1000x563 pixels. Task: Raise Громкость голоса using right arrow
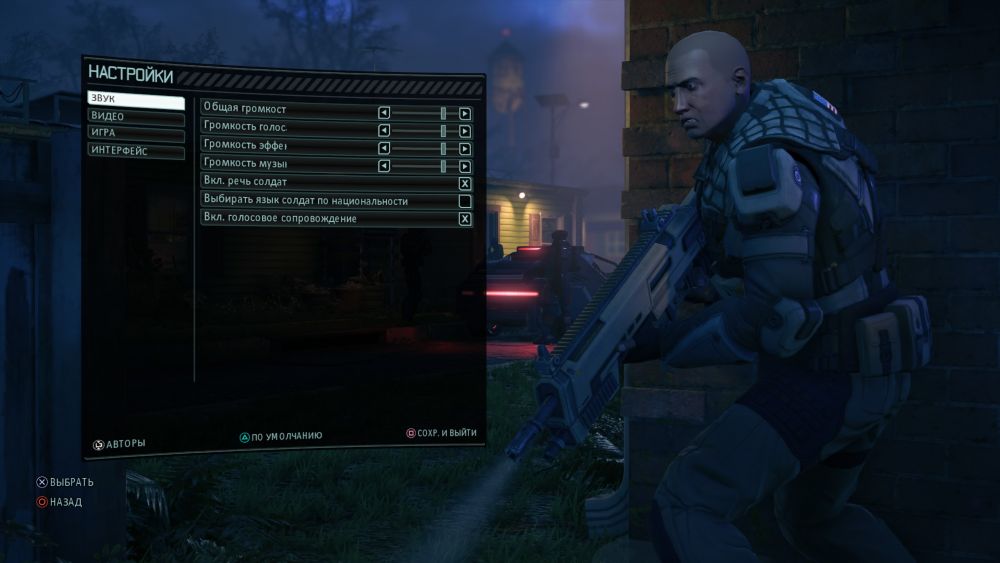465,130
